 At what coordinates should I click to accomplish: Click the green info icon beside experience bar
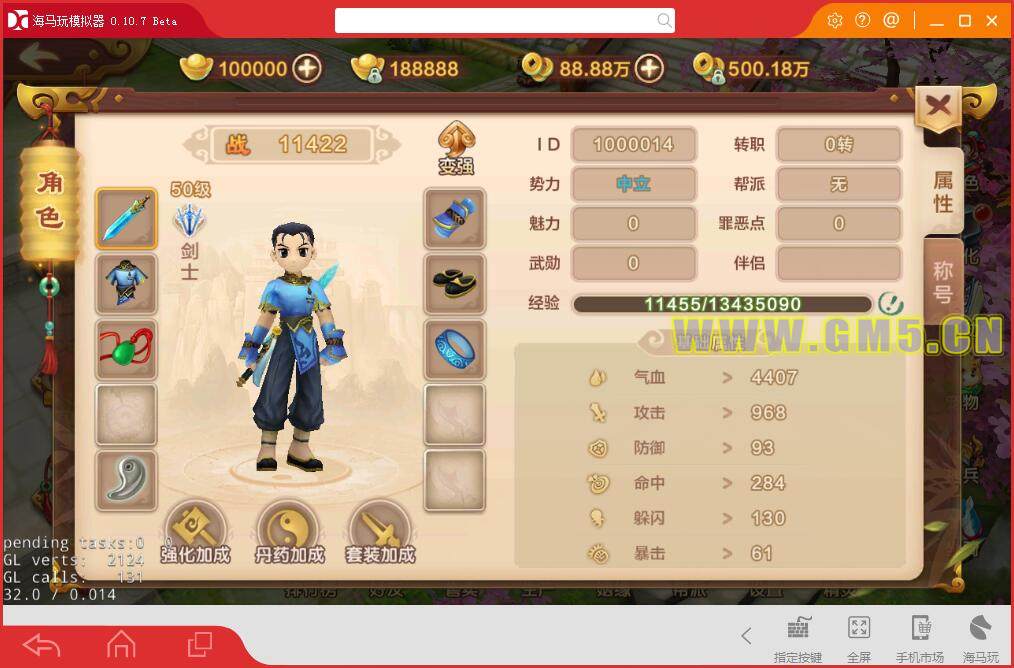click(x=890, y=303)
